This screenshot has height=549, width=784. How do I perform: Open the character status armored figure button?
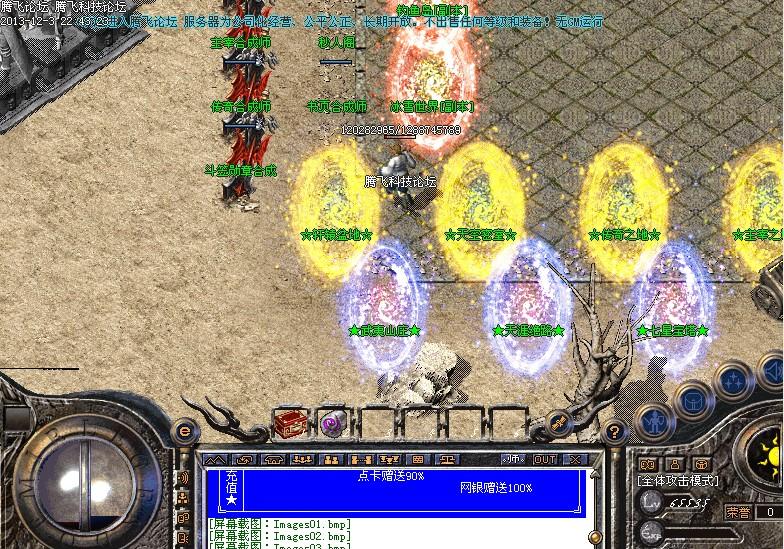654,423
